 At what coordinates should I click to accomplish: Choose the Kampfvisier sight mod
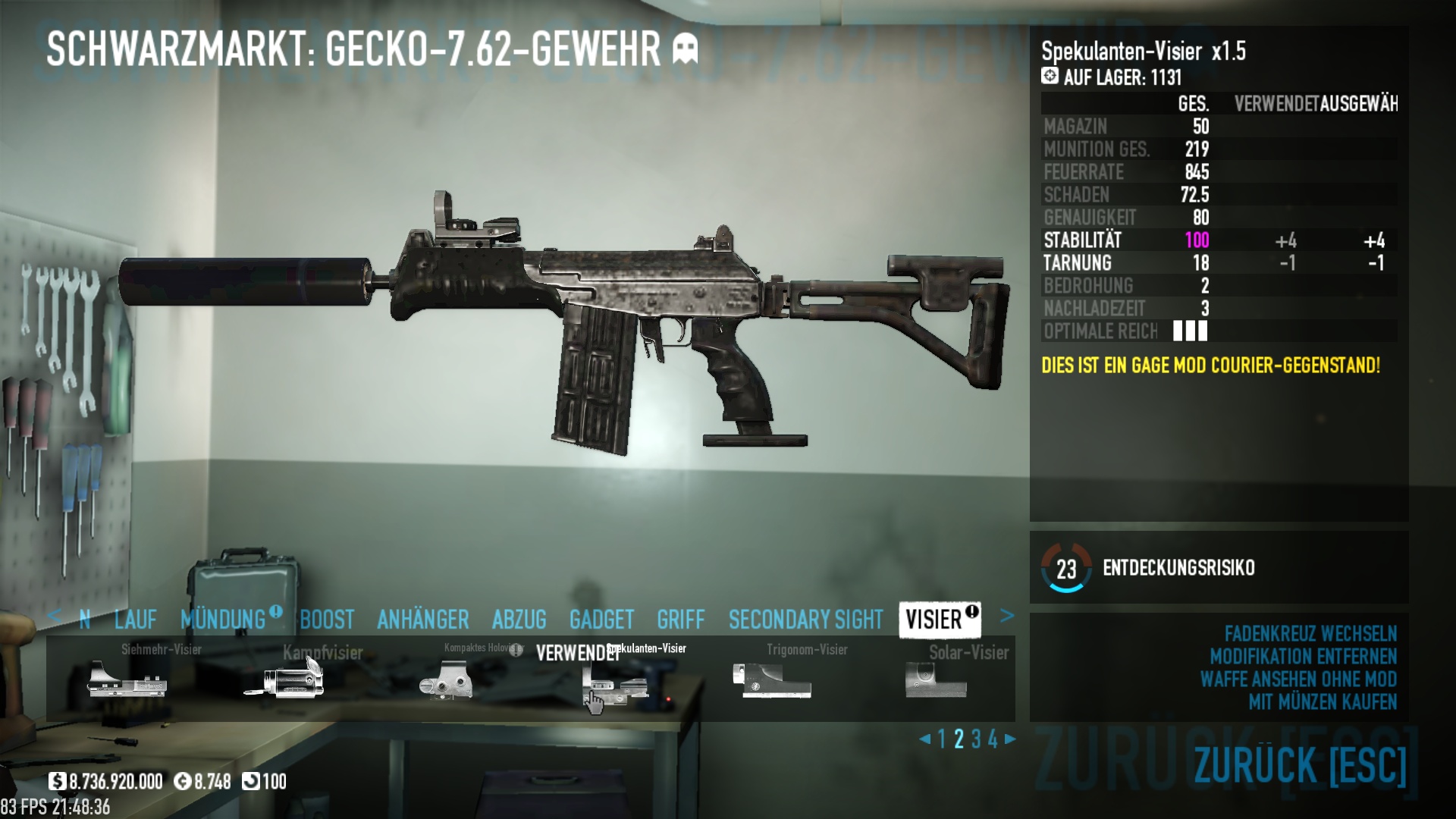coord(285,678)
